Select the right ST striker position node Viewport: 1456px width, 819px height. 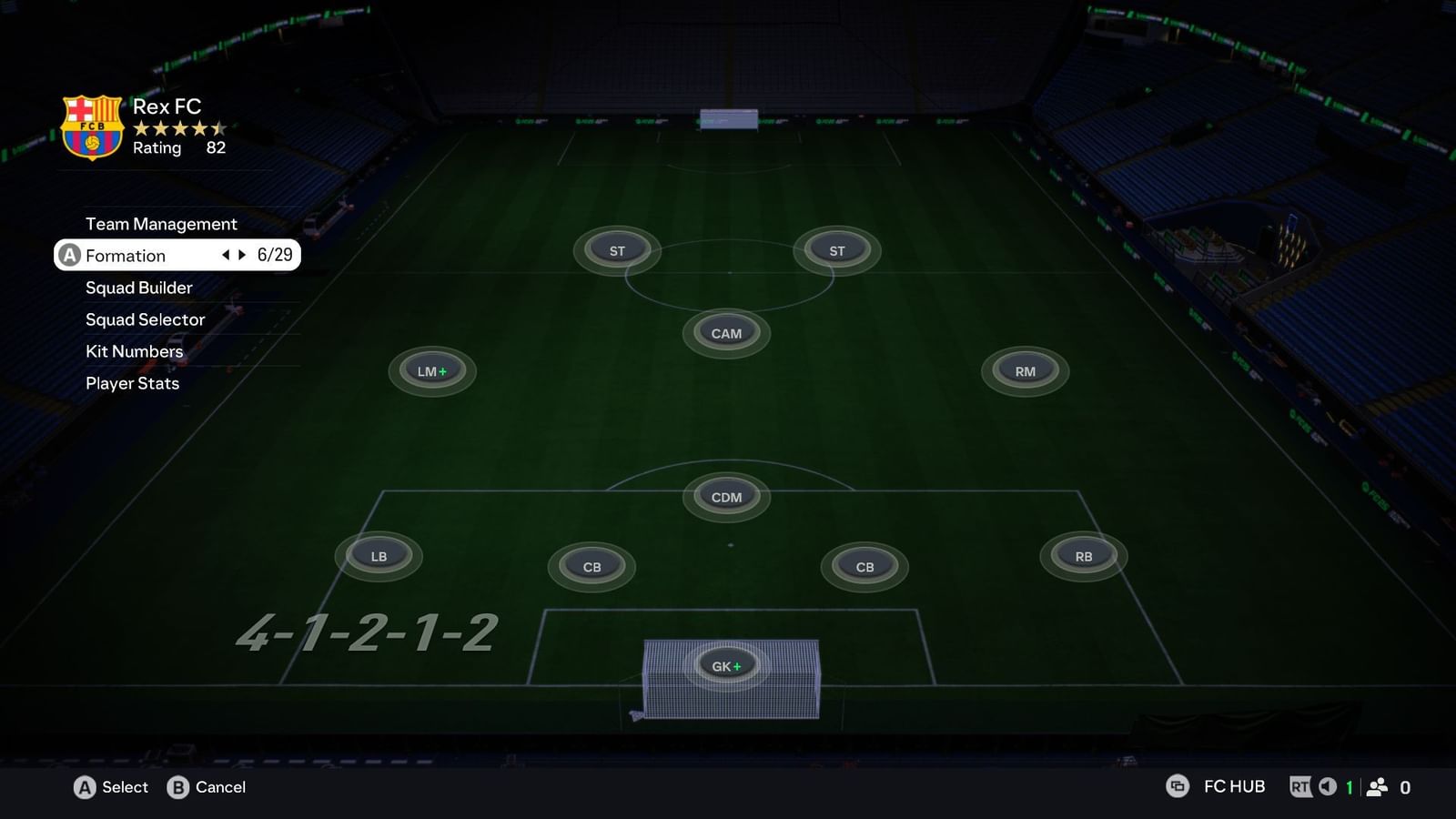[x=836, y=250]
